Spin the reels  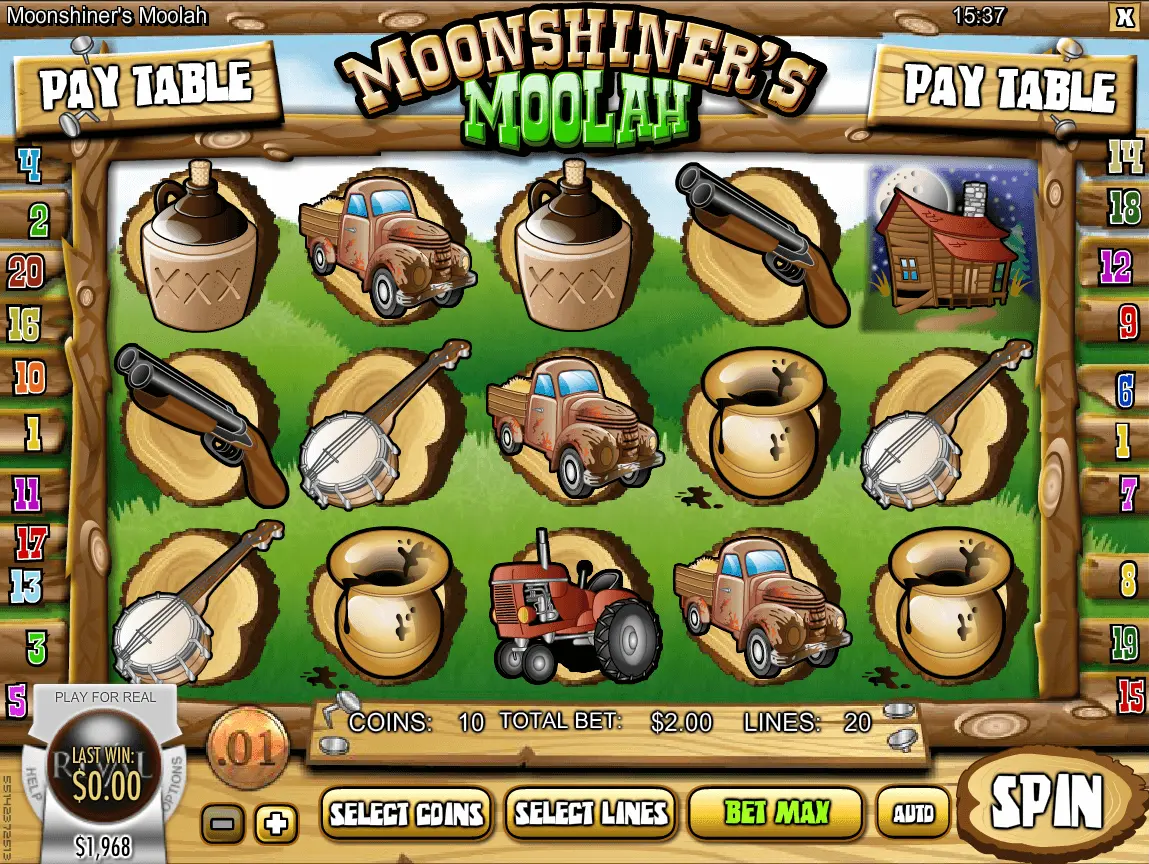[x=1047, y=801]
